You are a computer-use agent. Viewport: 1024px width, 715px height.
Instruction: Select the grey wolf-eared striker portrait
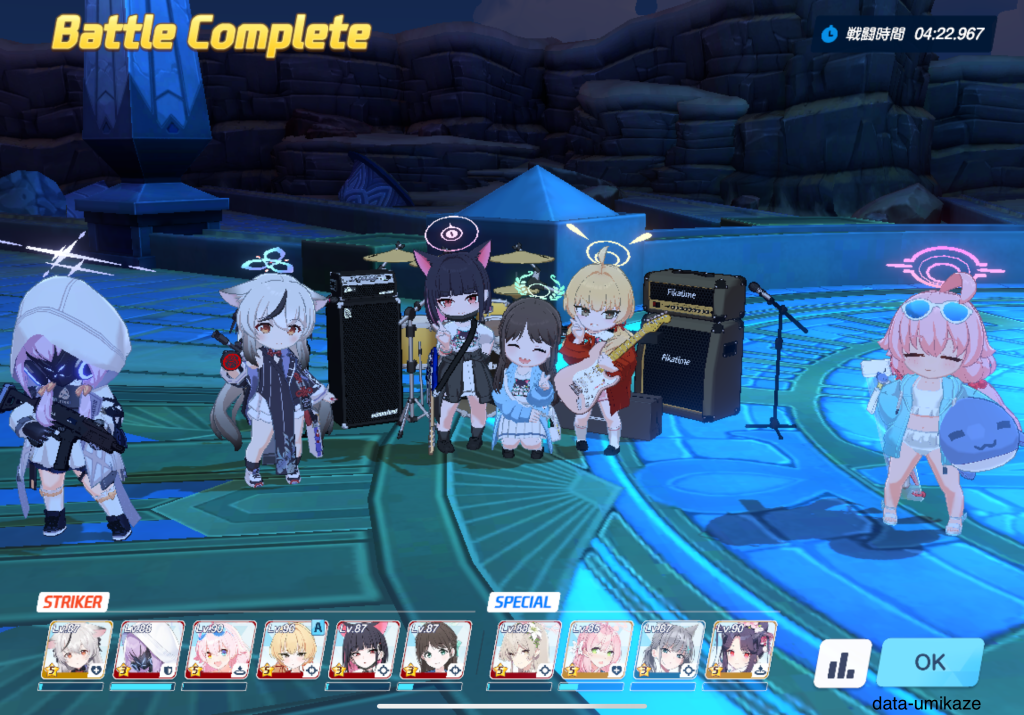click(76, 651)
